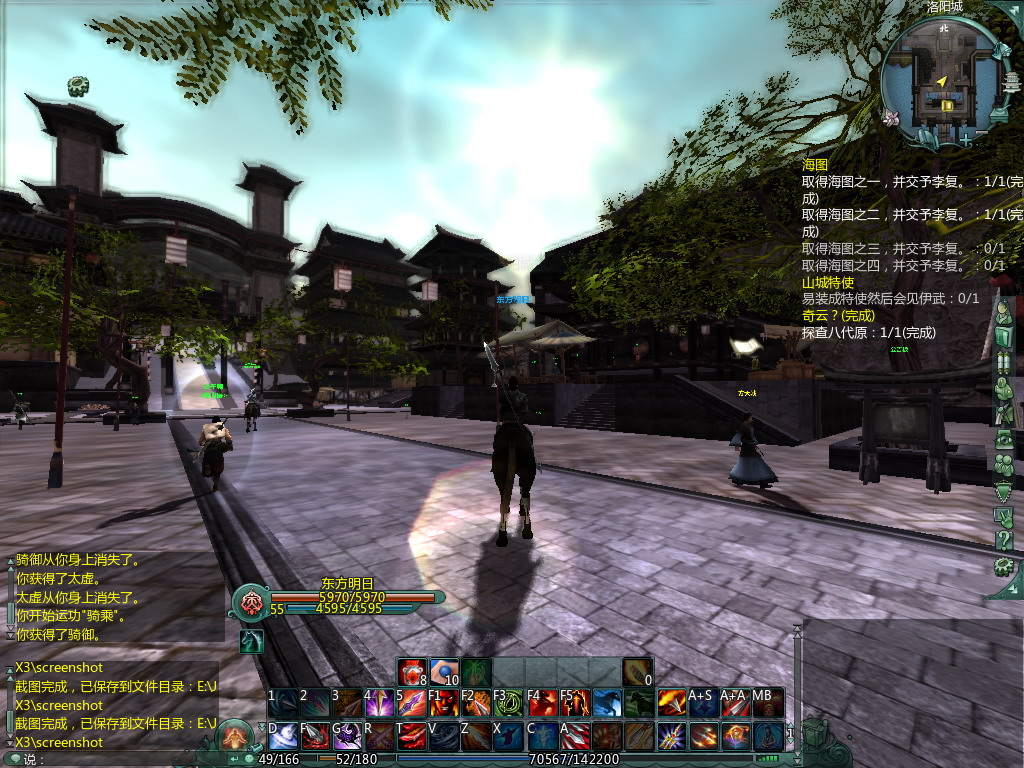Use the red potion with count 8

412,672
